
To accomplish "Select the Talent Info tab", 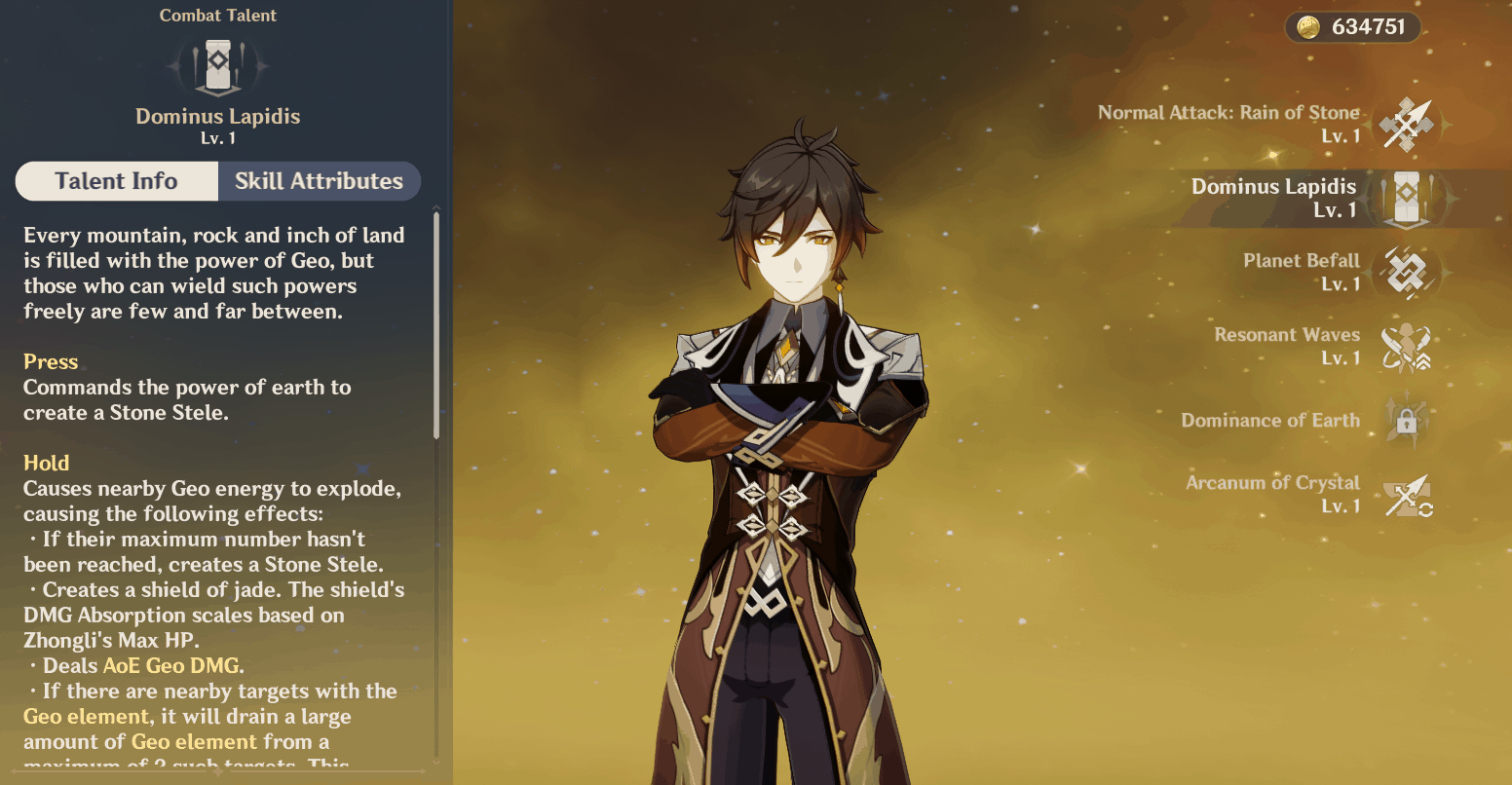I will point(116,181).
